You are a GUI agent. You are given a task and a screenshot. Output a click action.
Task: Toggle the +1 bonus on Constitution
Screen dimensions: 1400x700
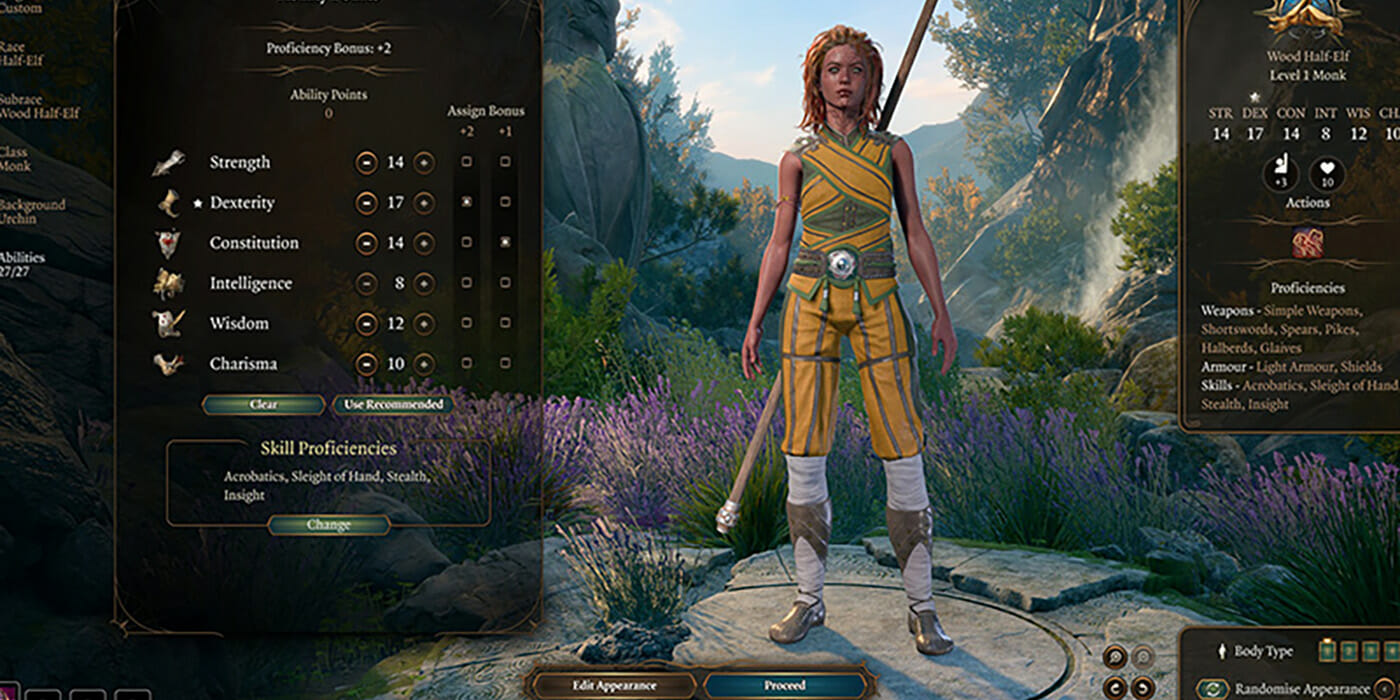[x=505, y=243]
